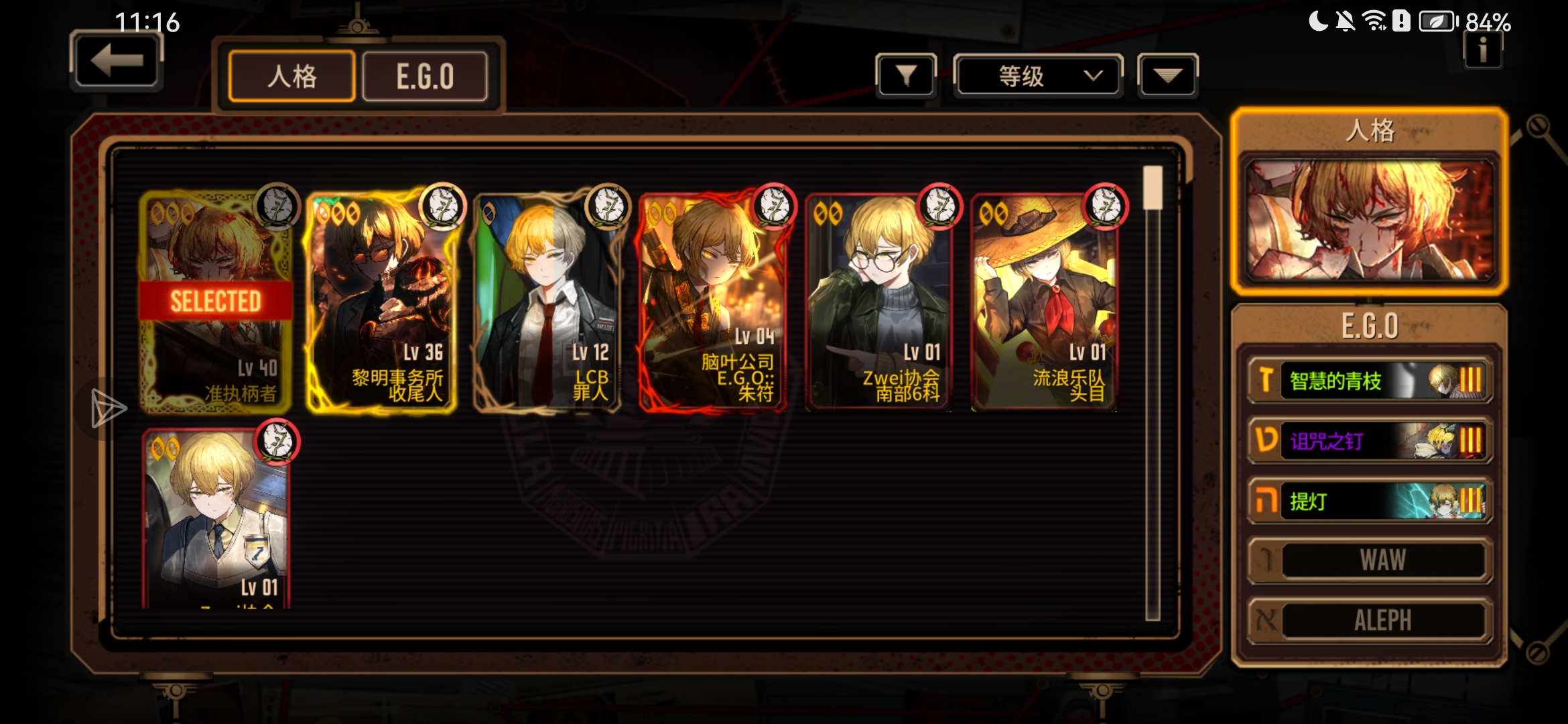Open the funnel filter button
This screenshot has width=1568, height=724.
(905, 76)
